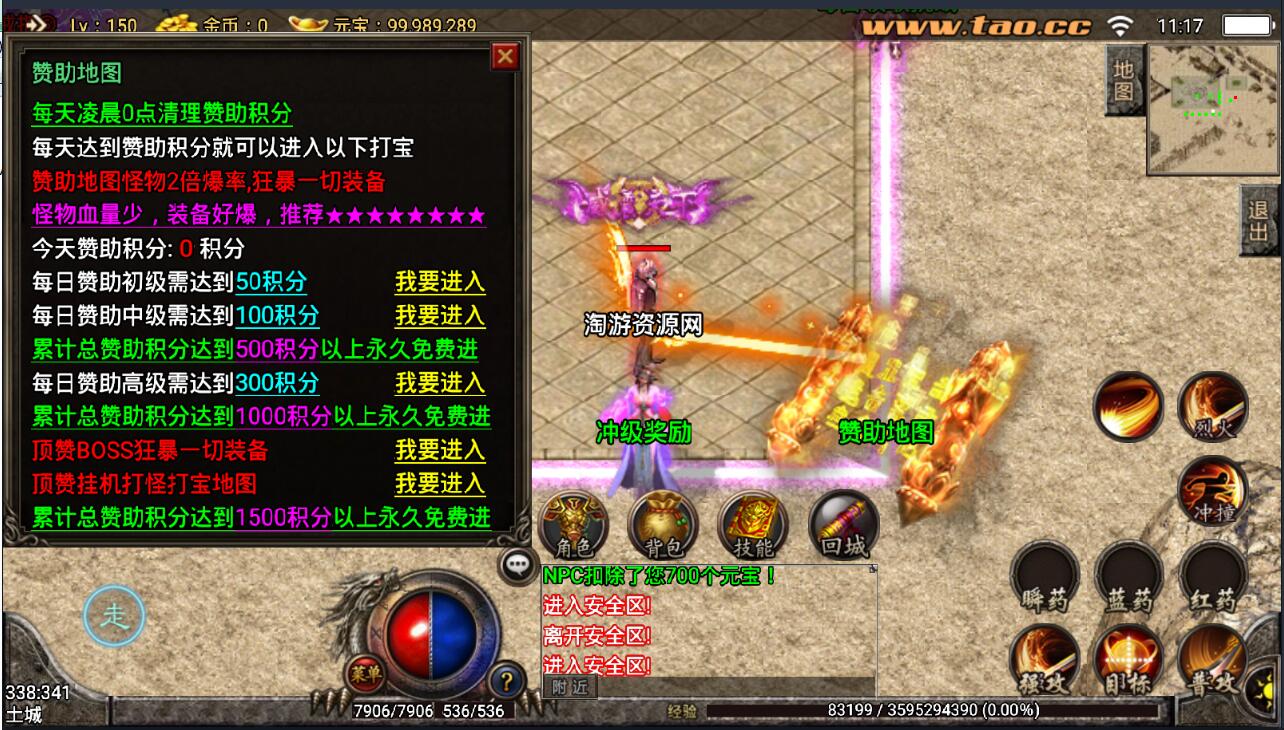Show the 技能 skills book
1284x730 pixels.
pos(753,525)
